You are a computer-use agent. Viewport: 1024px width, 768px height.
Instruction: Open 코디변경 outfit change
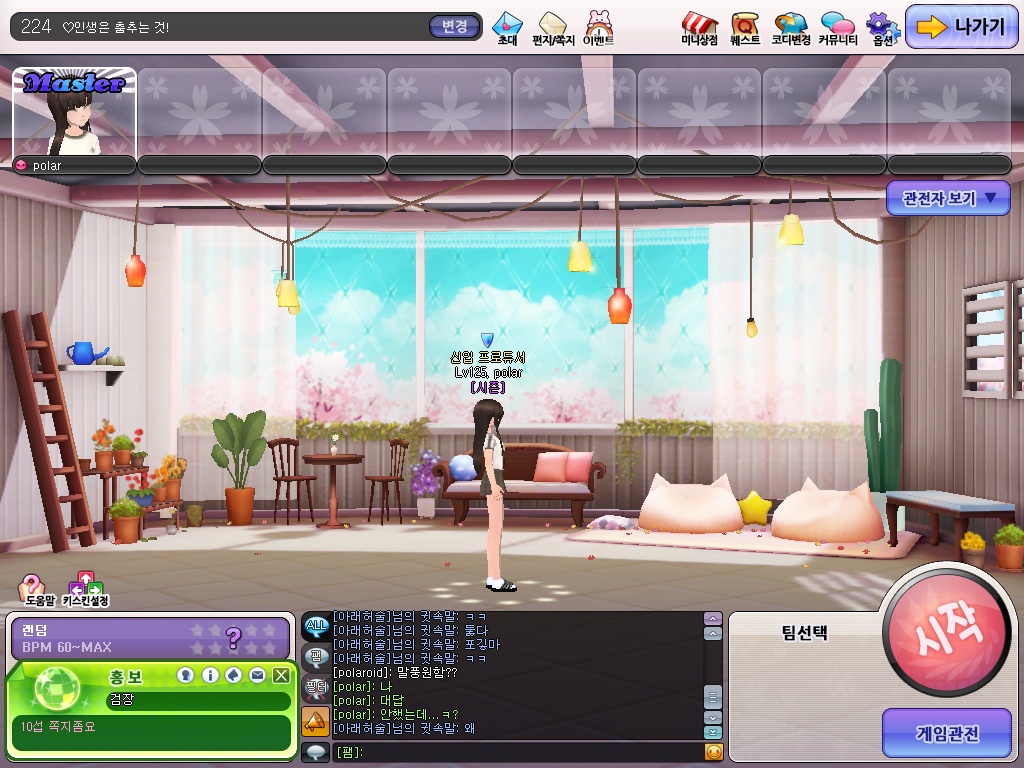point(790,28)
